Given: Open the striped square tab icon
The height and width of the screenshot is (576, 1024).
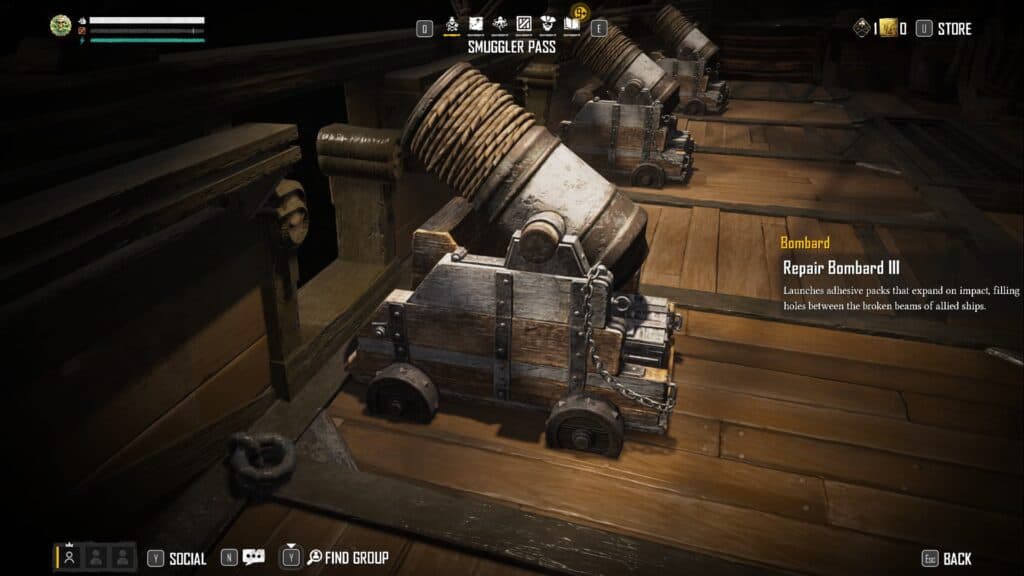Looking at the screenshot, I should 523,24.
